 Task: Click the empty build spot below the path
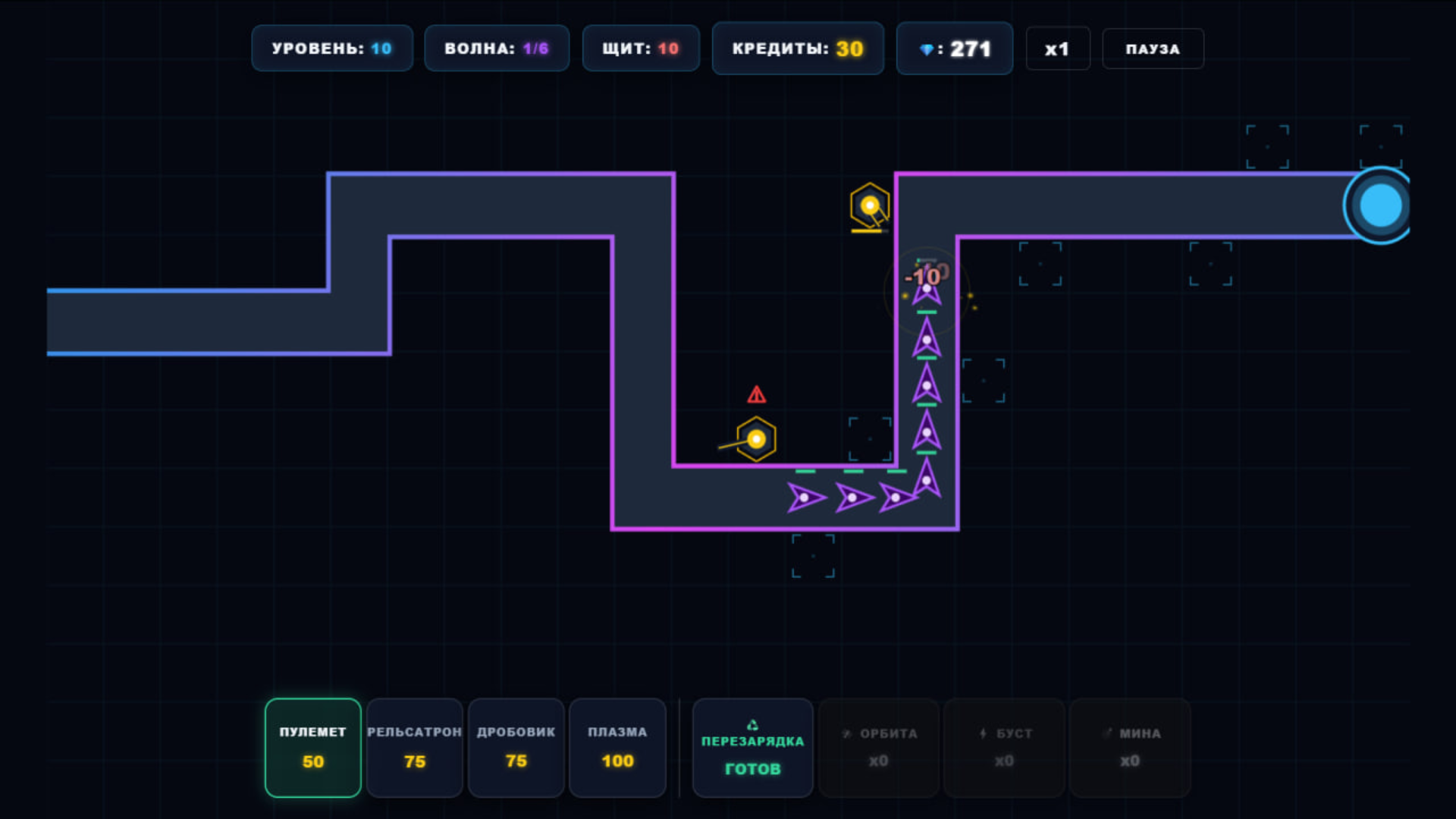(813, 555)
